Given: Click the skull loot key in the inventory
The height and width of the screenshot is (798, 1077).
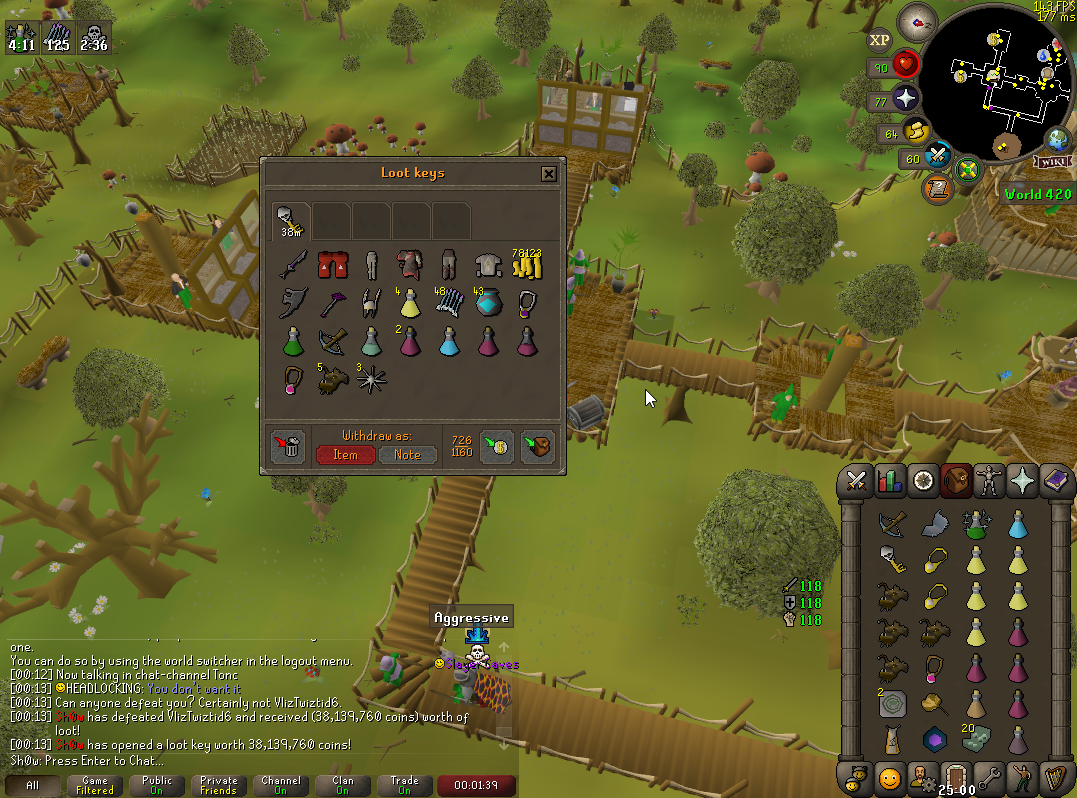Looking at the screenshot, I should pyautogui.click(x=892, y=558).
